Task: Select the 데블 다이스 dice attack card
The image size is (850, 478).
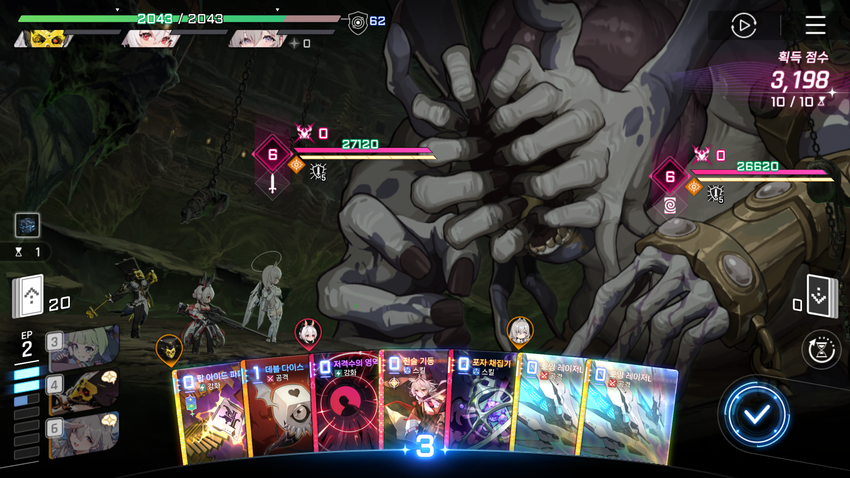Action: point(277,410)
